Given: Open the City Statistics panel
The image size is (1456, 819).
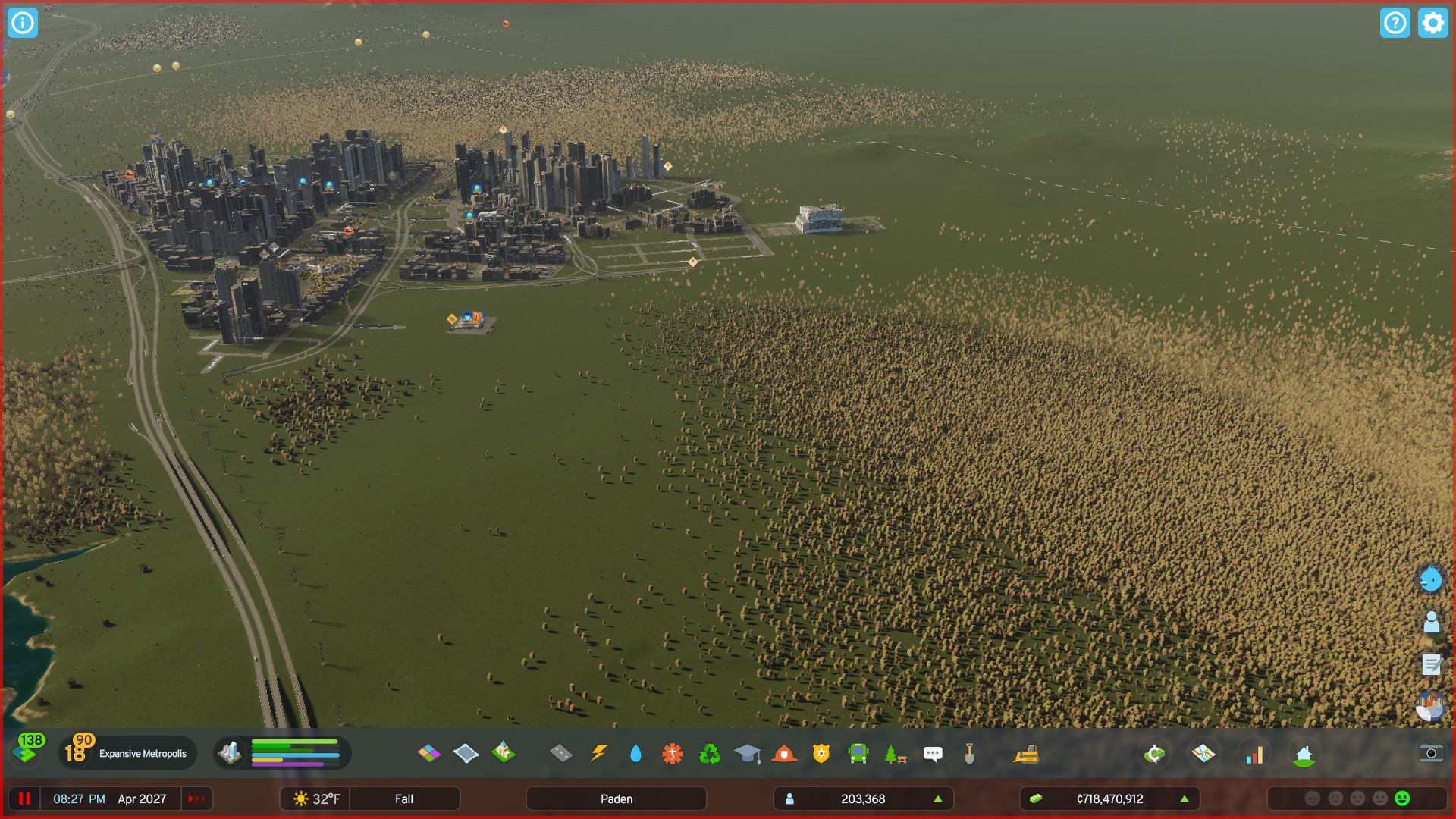Looking at the screenshot, I should click(1254, 754).
